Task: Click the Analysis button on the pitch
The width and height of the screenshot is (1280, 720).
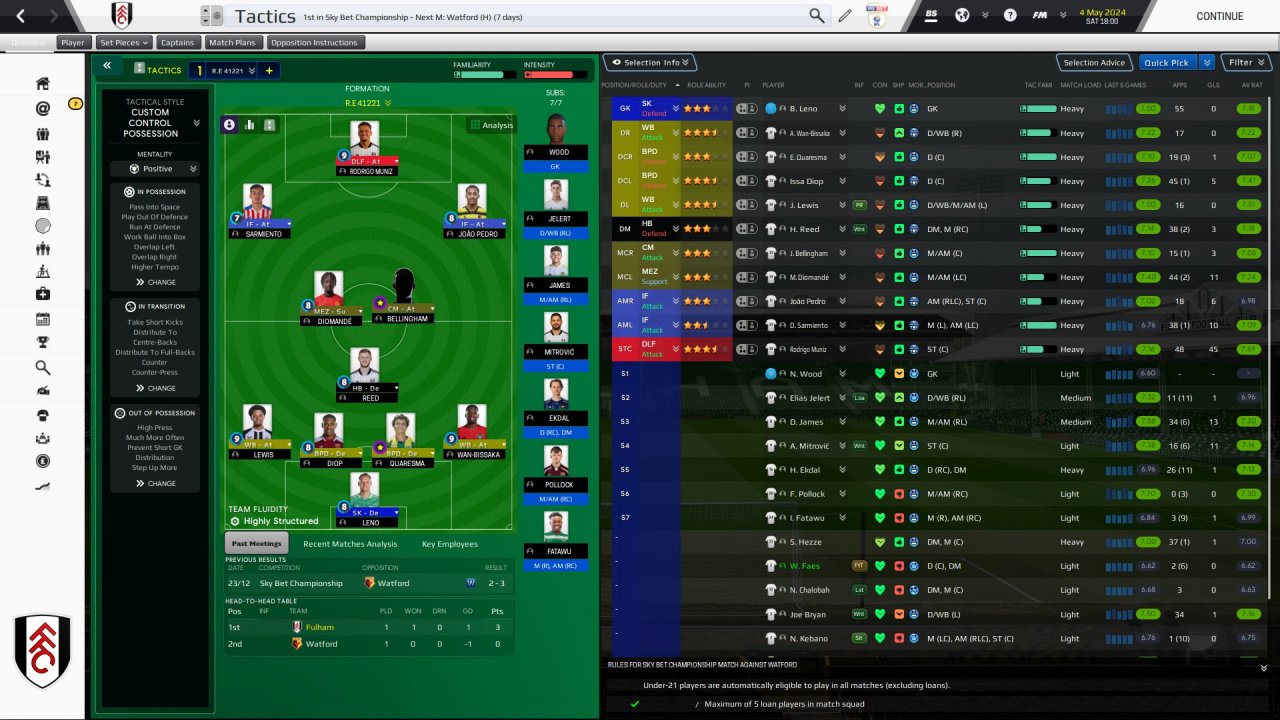Action: tap(491, 125)
